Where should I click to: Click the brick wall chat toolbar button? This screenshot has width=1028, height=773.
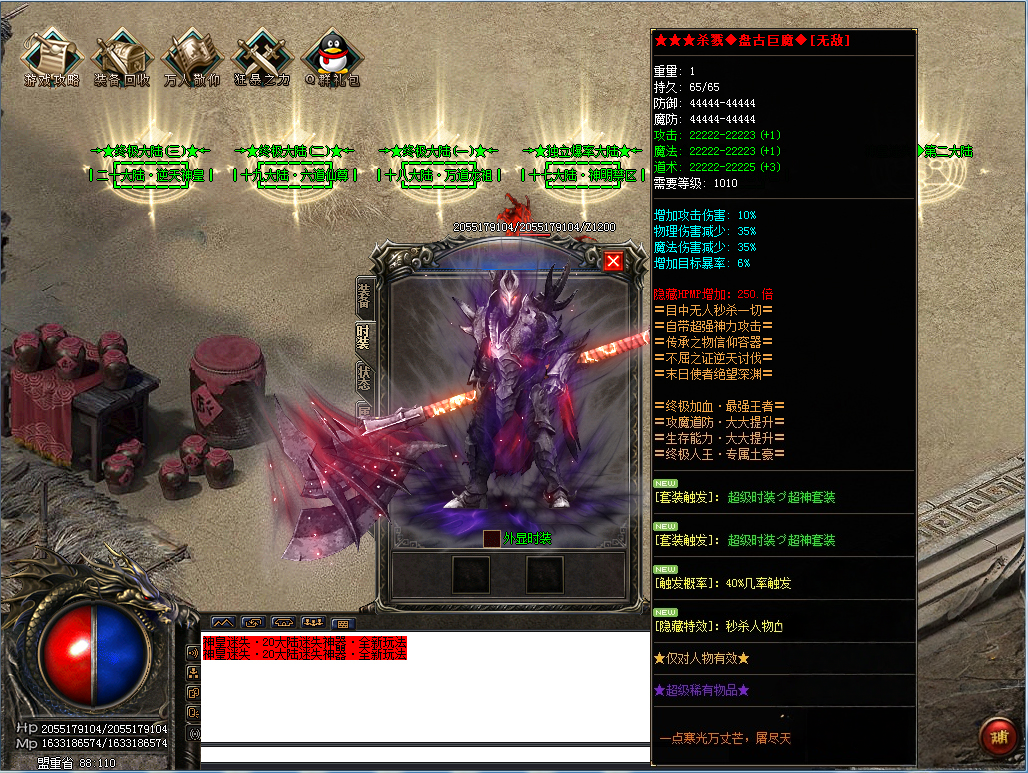click(342, 622)
